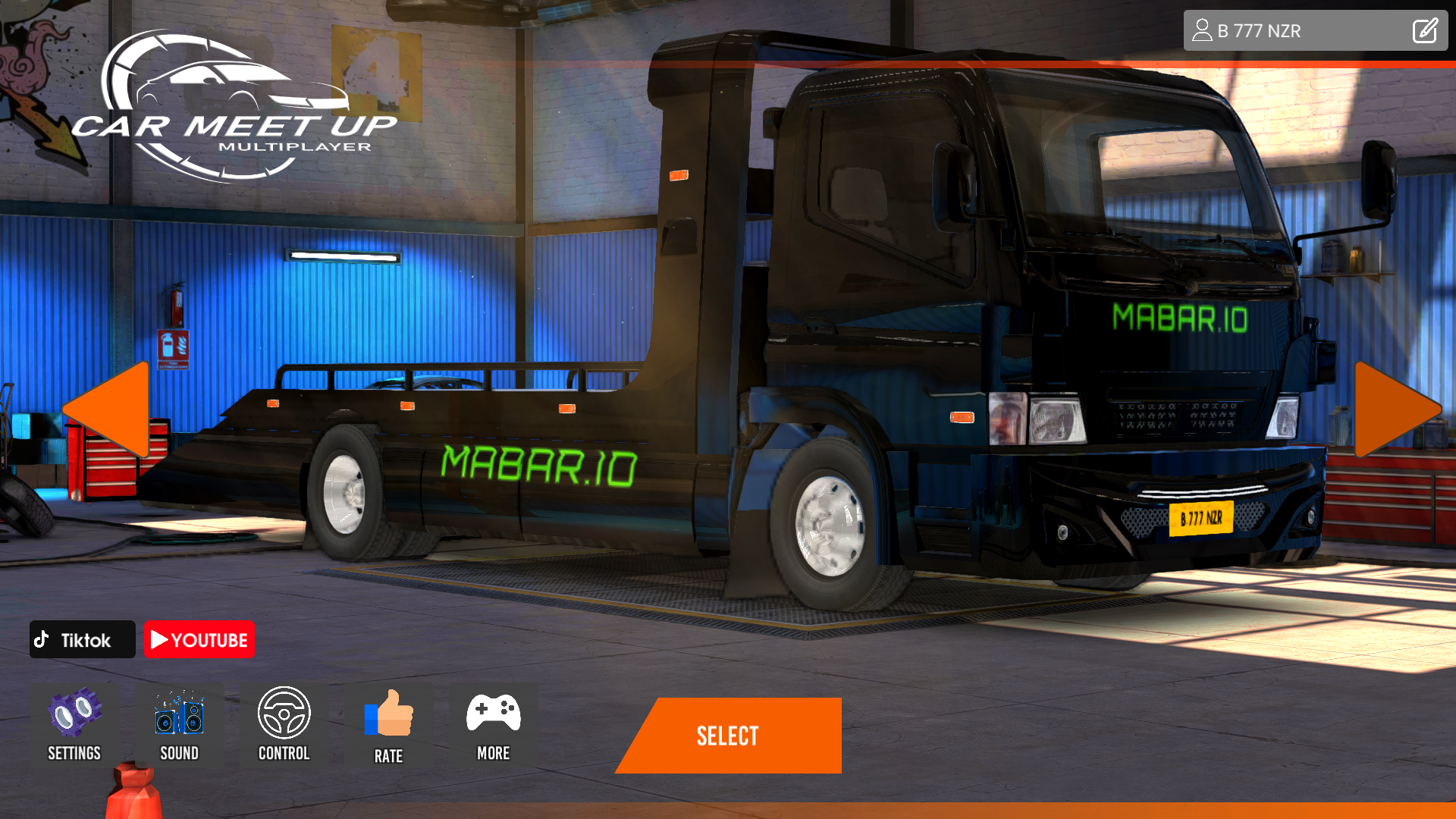
Task: Open More games via the gamepad icon
Action: click(494, 711)
